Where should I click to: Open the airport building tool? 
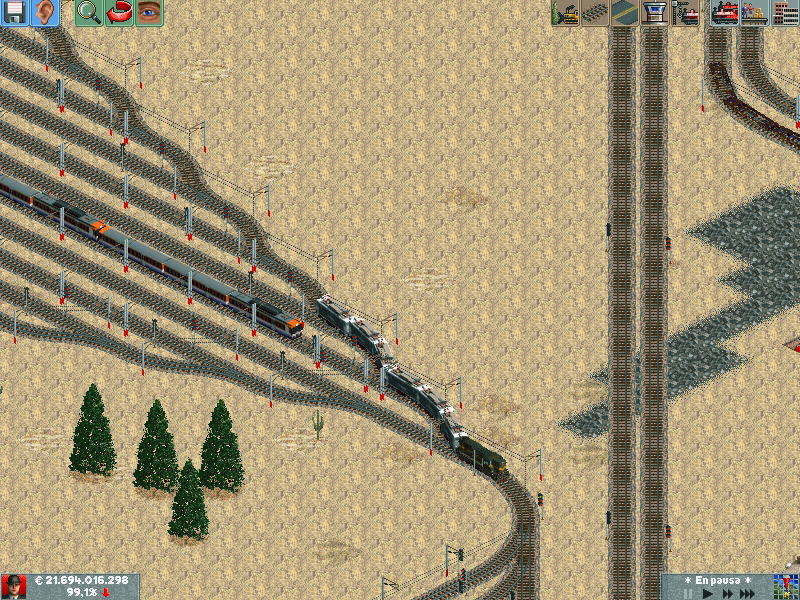(655, 13)
